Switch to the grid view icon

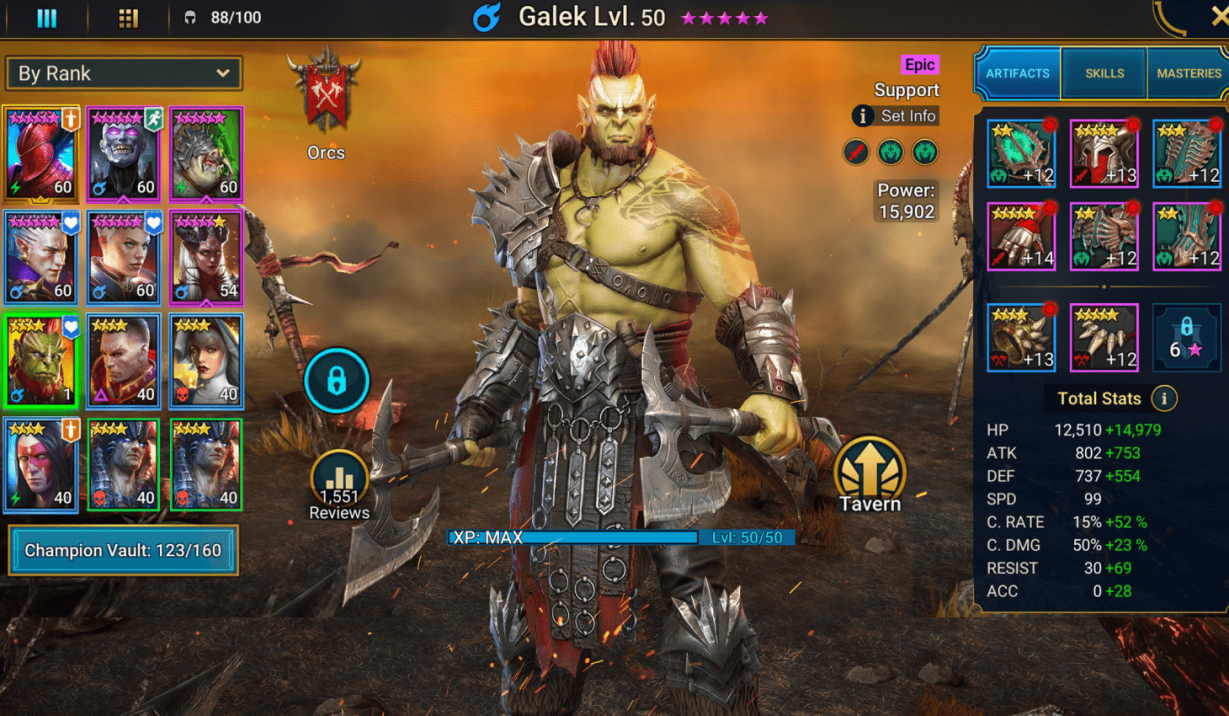(x=128, y=18)
